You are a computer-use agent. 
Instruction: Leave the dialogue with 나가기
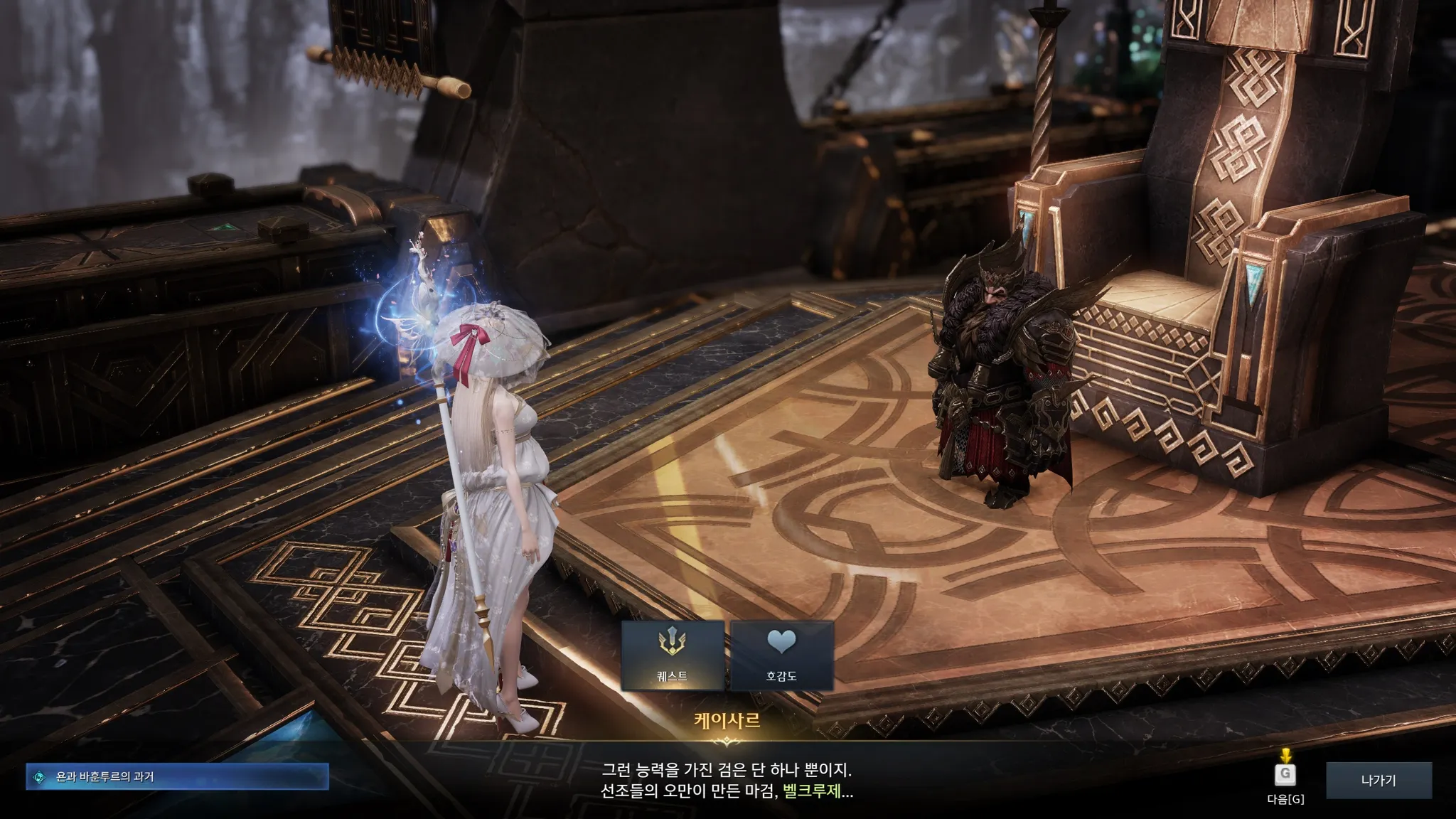point(1379,781)
